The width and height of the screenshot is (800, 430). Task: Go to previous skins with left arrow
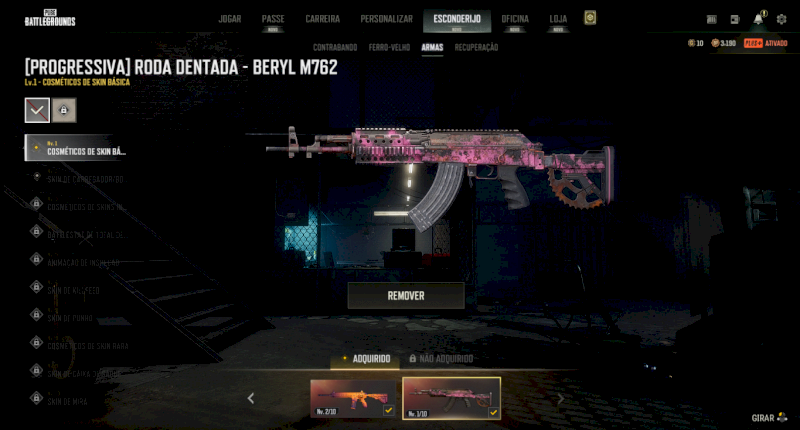point(251,398)
